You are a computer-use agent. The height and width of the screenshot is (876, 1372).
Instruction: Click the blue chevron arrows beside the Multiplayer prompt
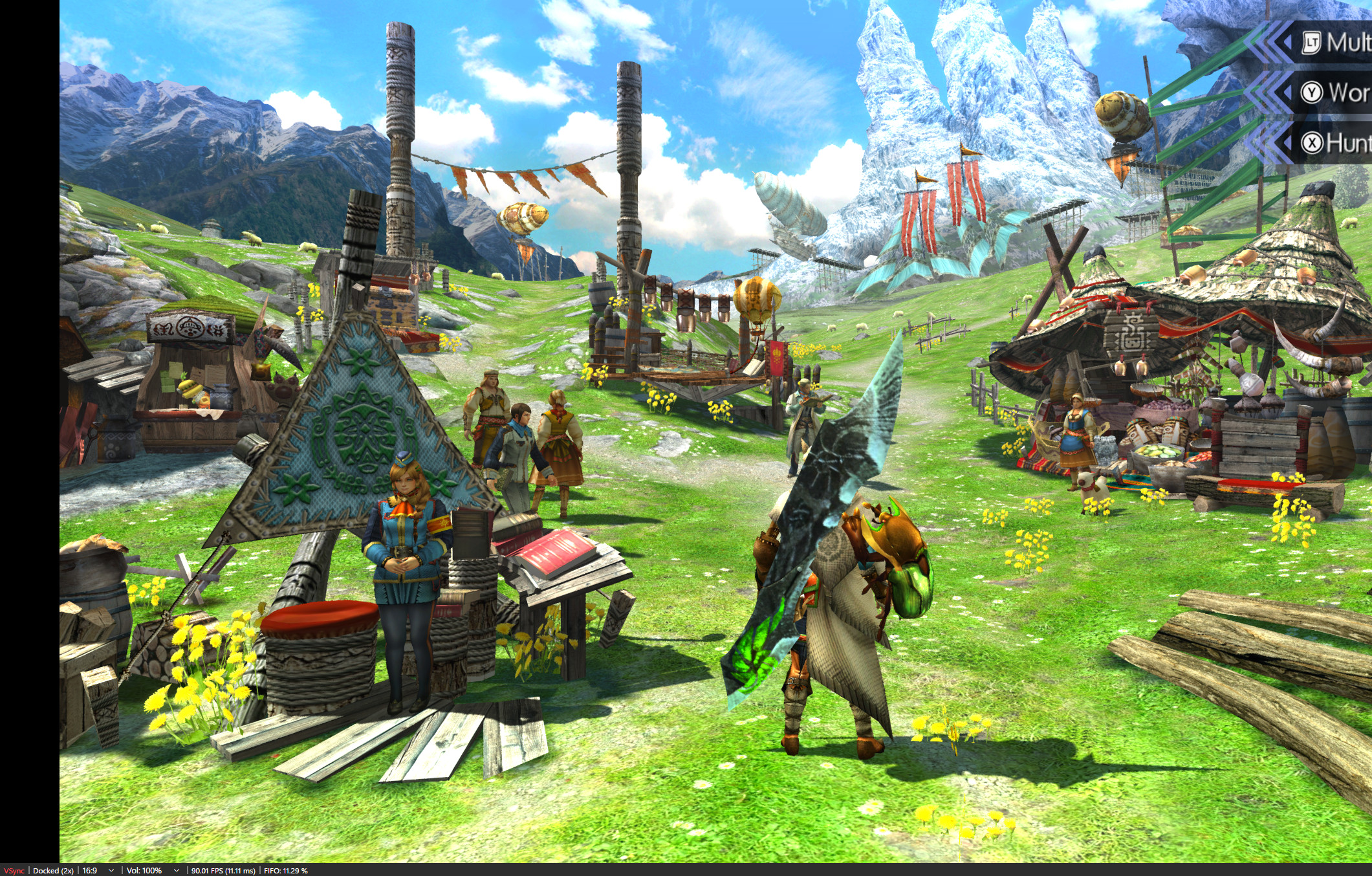[1267, 41]
